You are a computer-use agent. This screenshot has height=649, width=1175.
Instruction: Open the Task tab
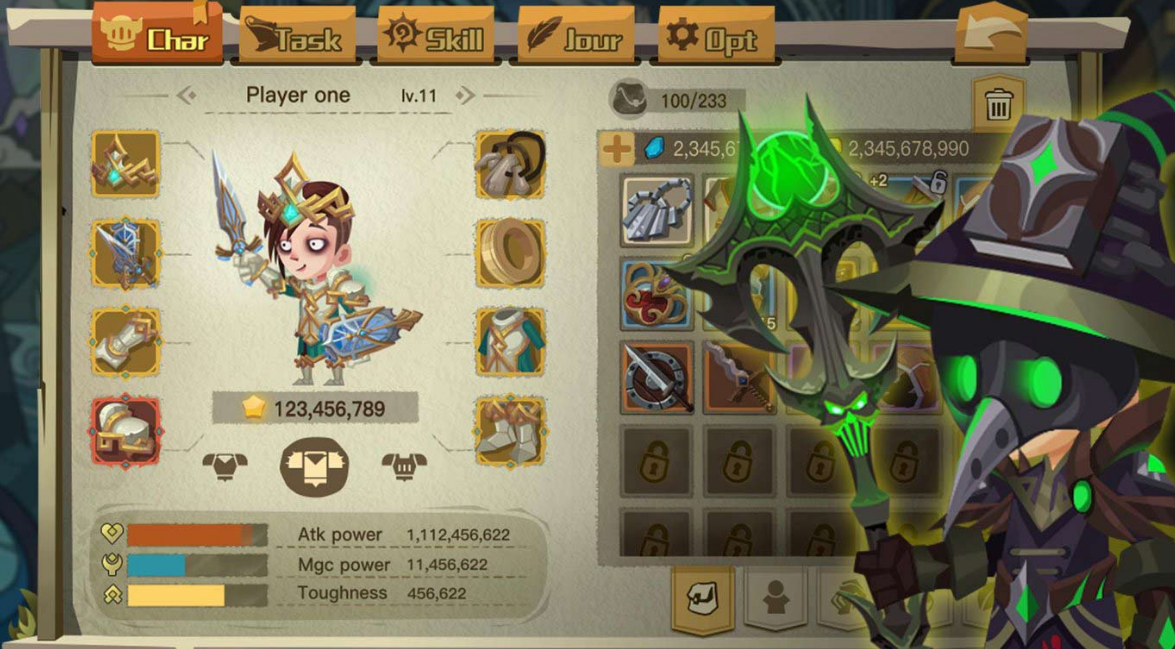point(297,38)
